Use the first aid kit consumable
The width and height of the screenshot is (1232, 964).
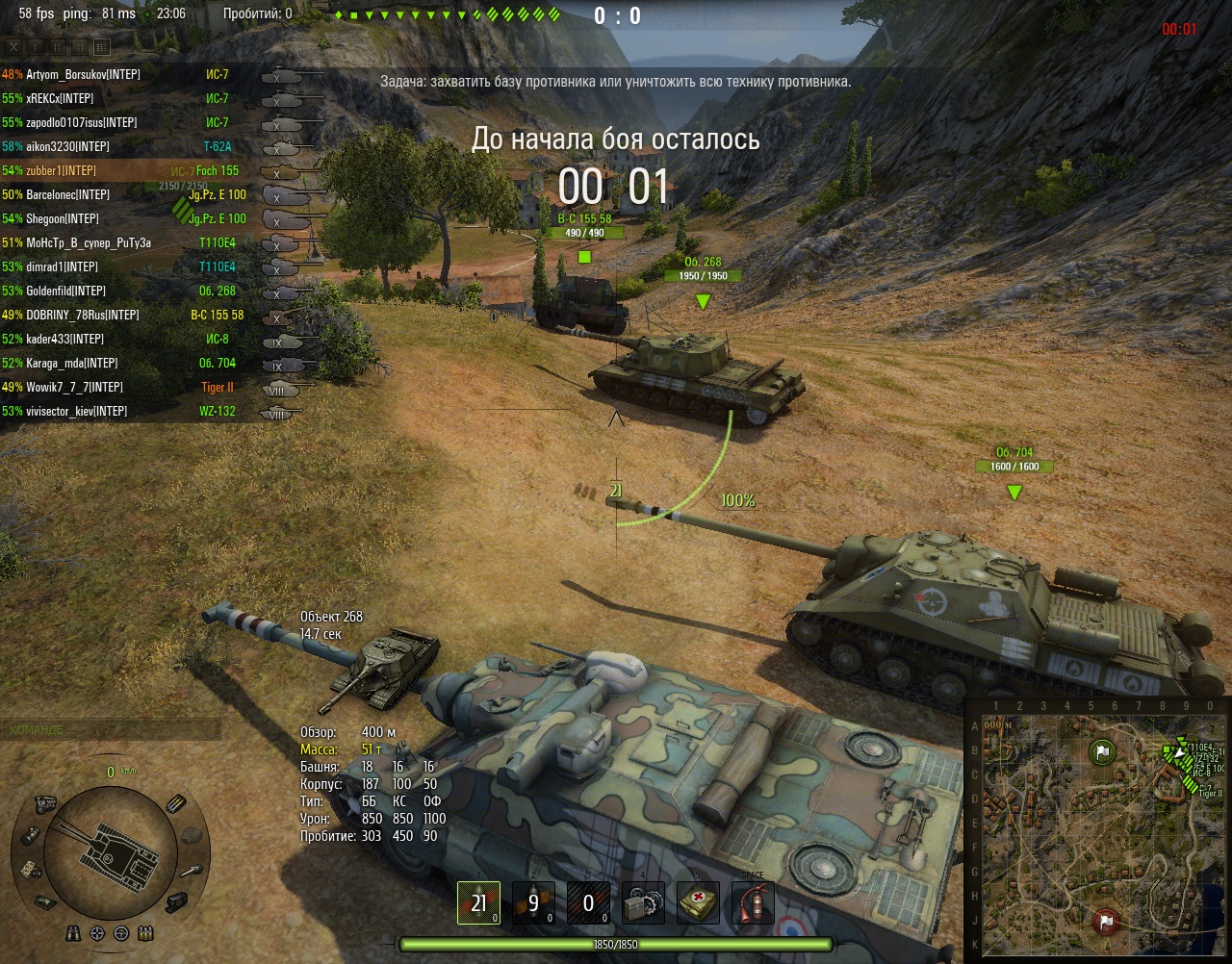[x=698, y=902]
